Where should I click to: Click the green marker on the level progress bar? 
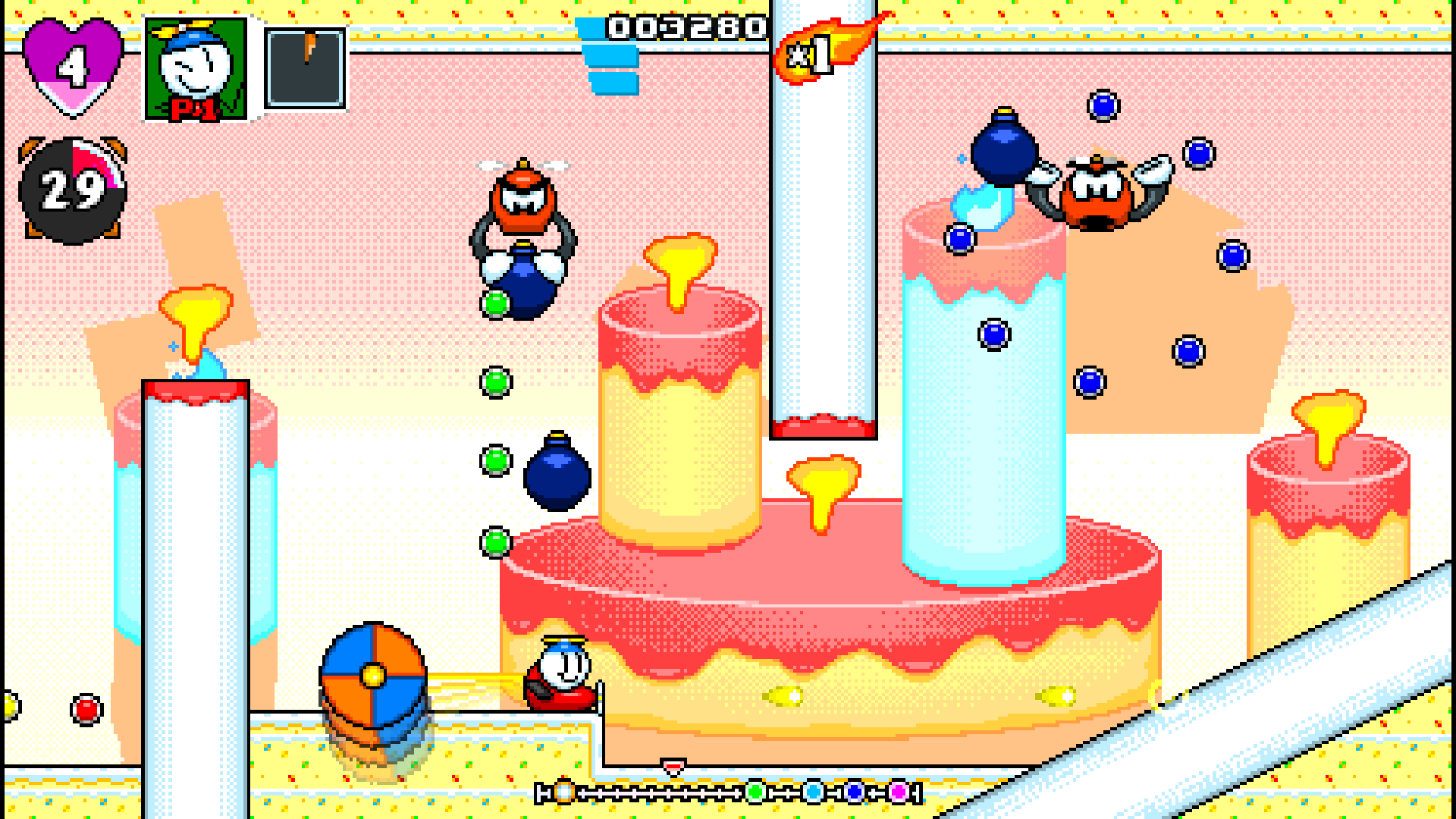755,792
